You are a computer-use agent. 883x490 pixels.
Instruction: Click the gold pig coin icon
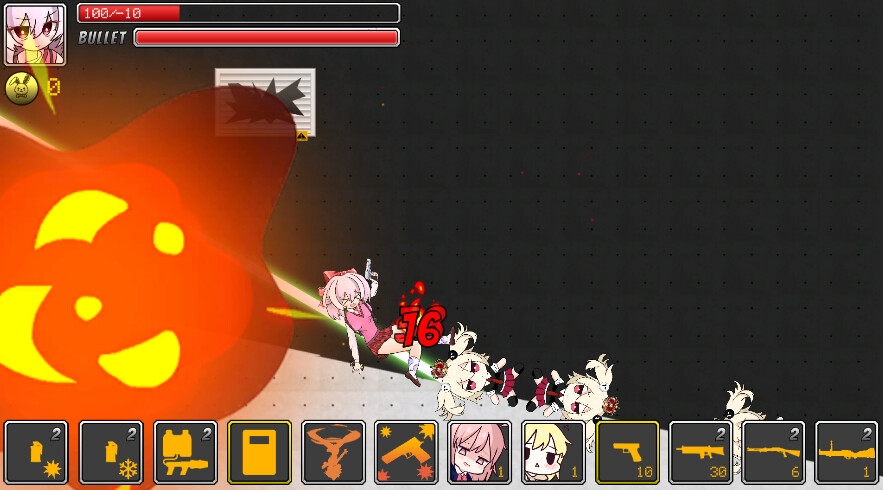click(22, 89)
